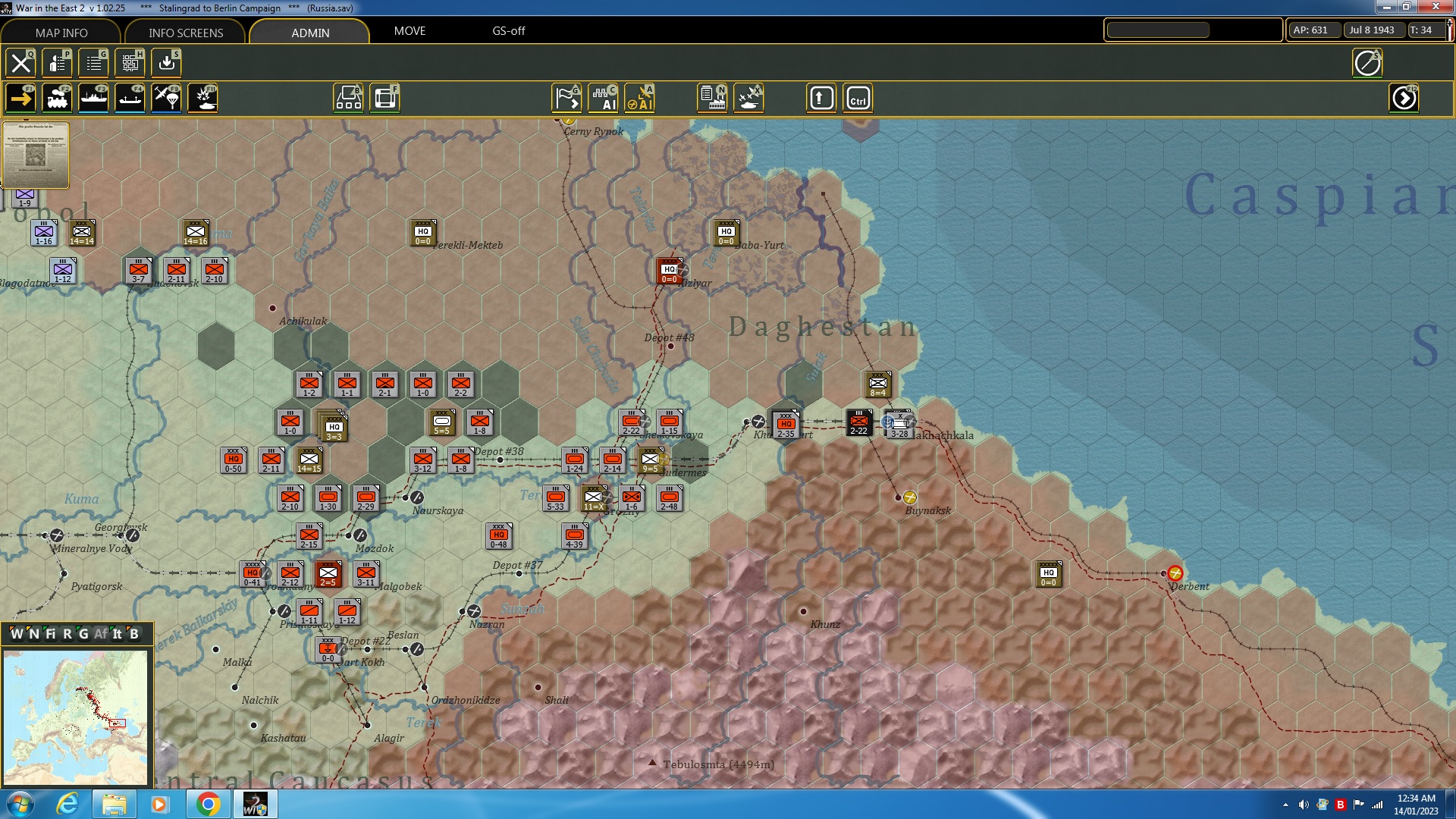Select amphibious transport mode (F4 icon)
The height and width of the screenshot is (819, 1456).
click(x=130, y=97)
